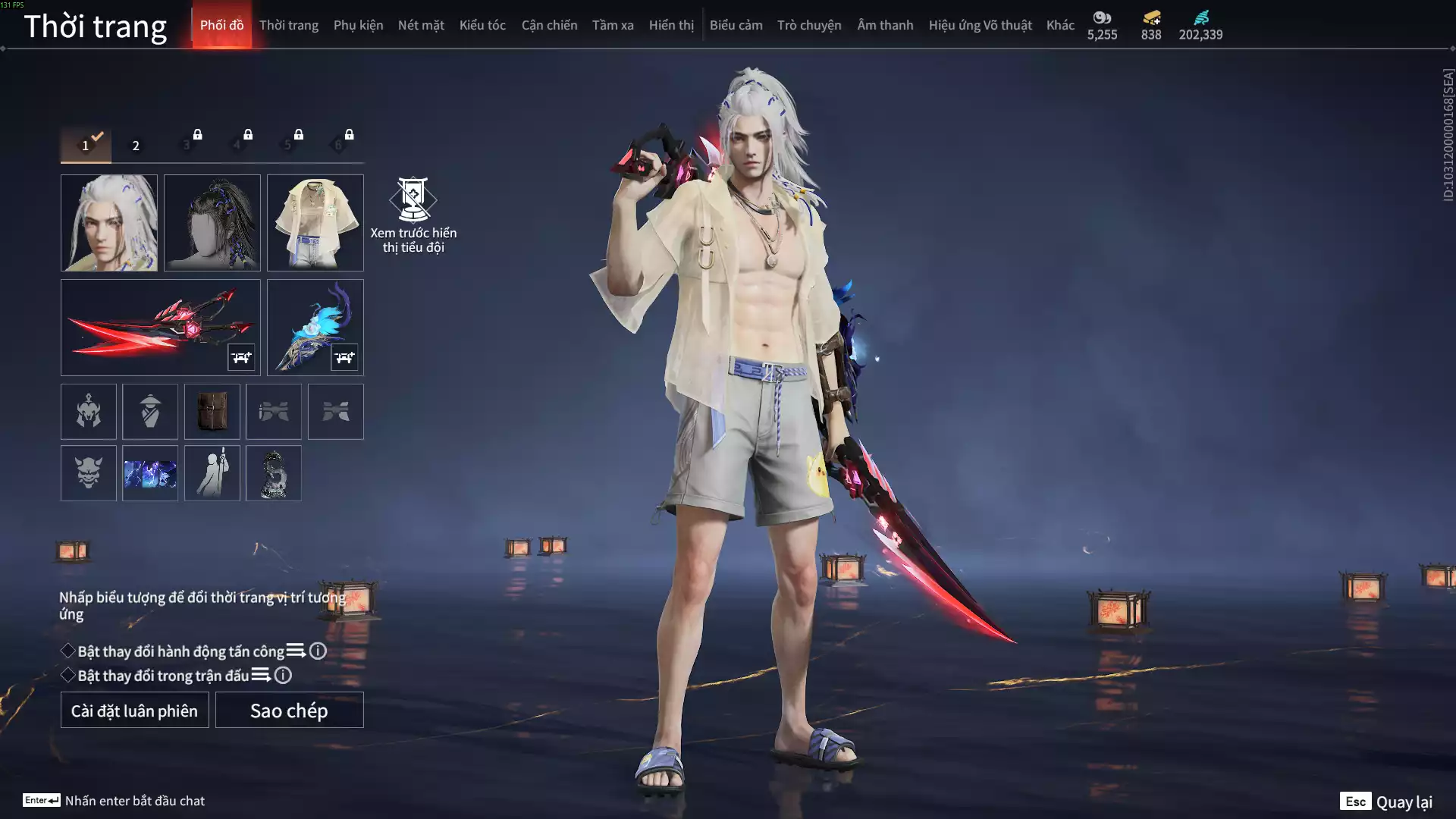Select the cream open-shirt outfit slot
The image size is (1456, 819).
(x=315, y=223)
